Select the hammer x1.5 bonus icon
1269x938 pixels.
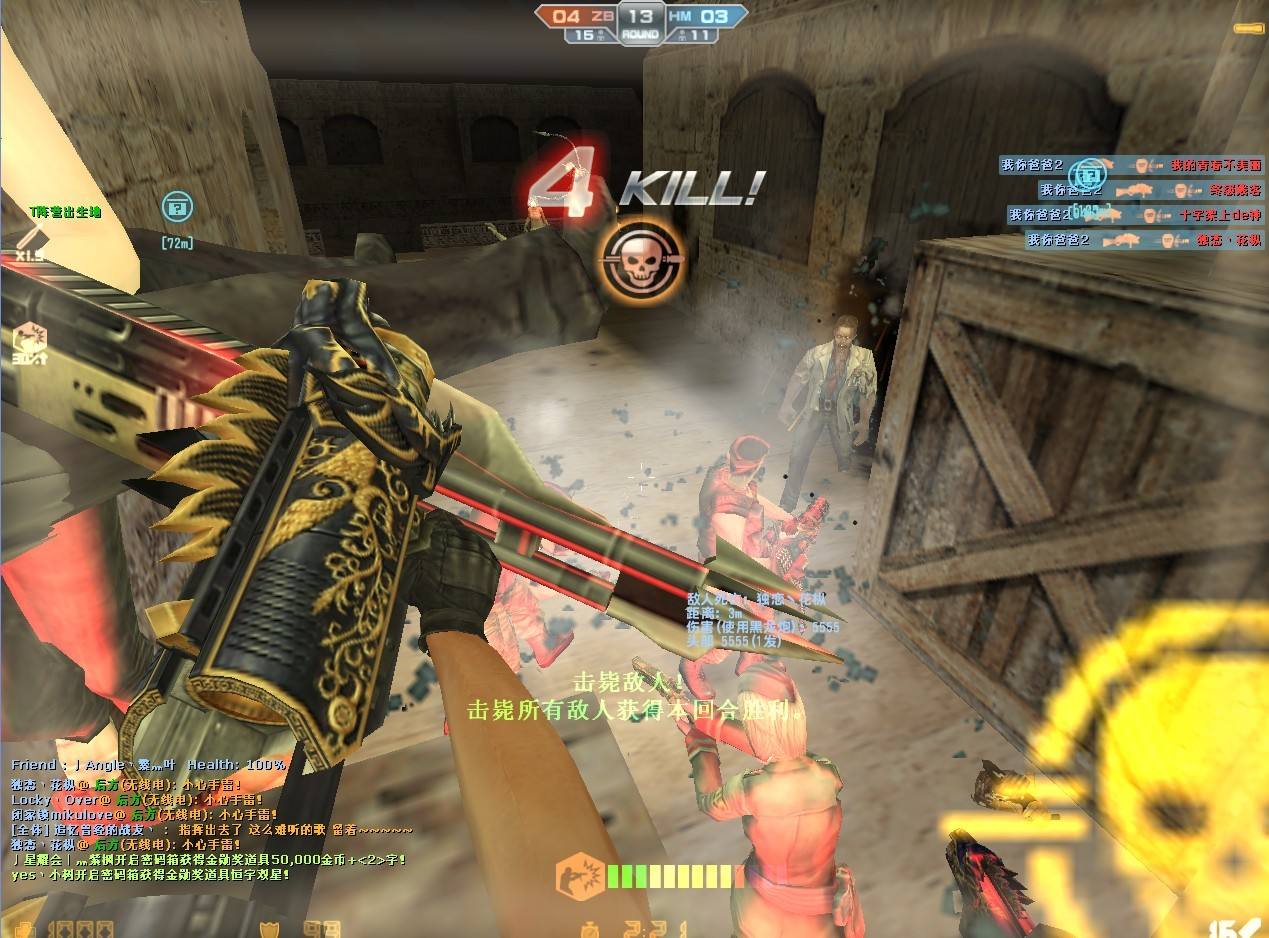[x=27, y=241]
